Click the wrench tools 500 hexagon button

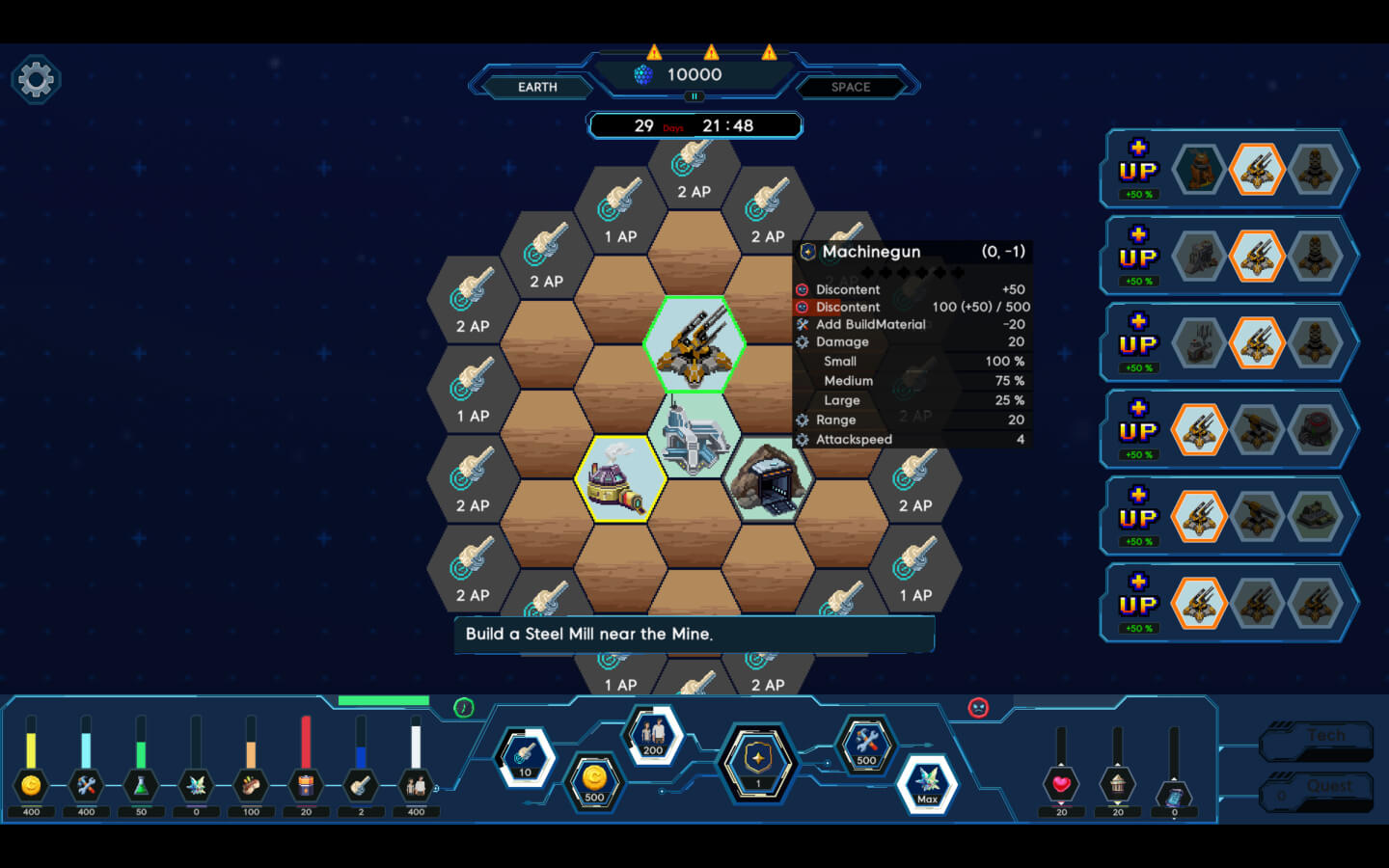pos(866,745)
